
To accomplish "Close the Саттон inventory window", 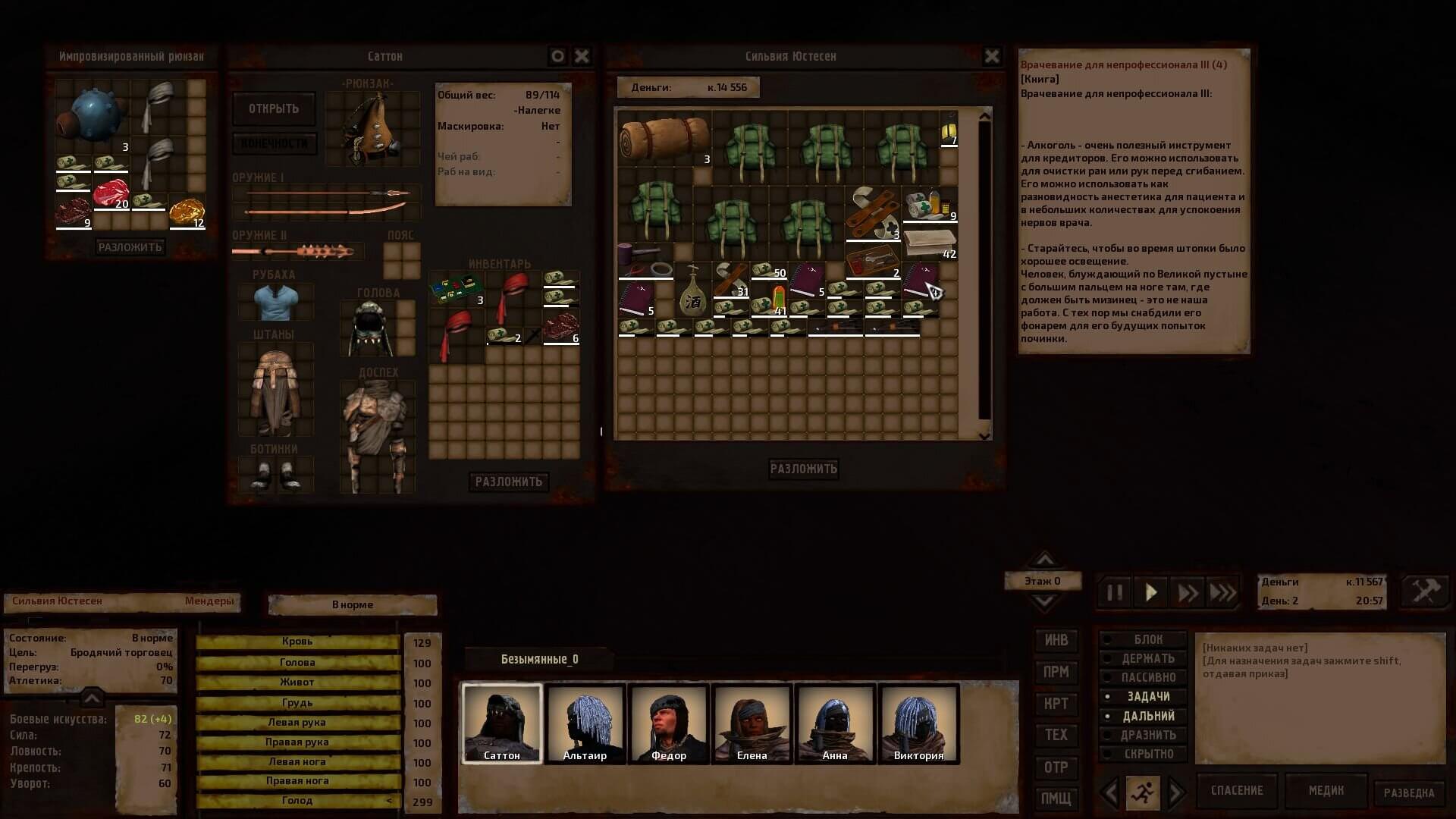I will coord(582,56).
